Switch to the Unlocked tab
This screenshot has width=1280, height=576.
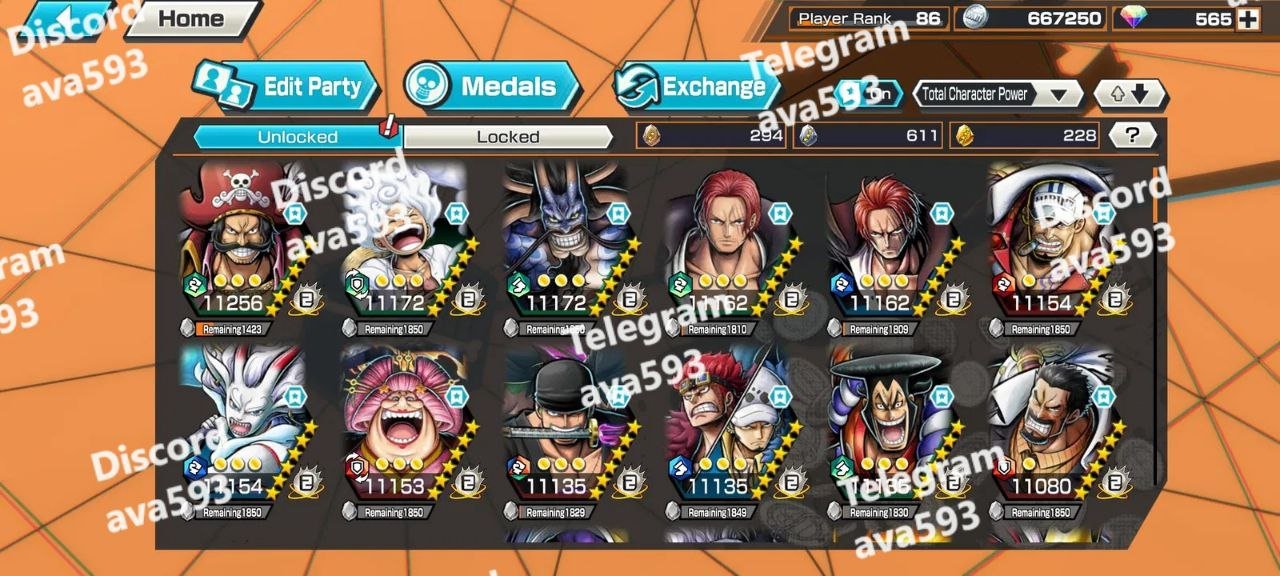point(297,137)
